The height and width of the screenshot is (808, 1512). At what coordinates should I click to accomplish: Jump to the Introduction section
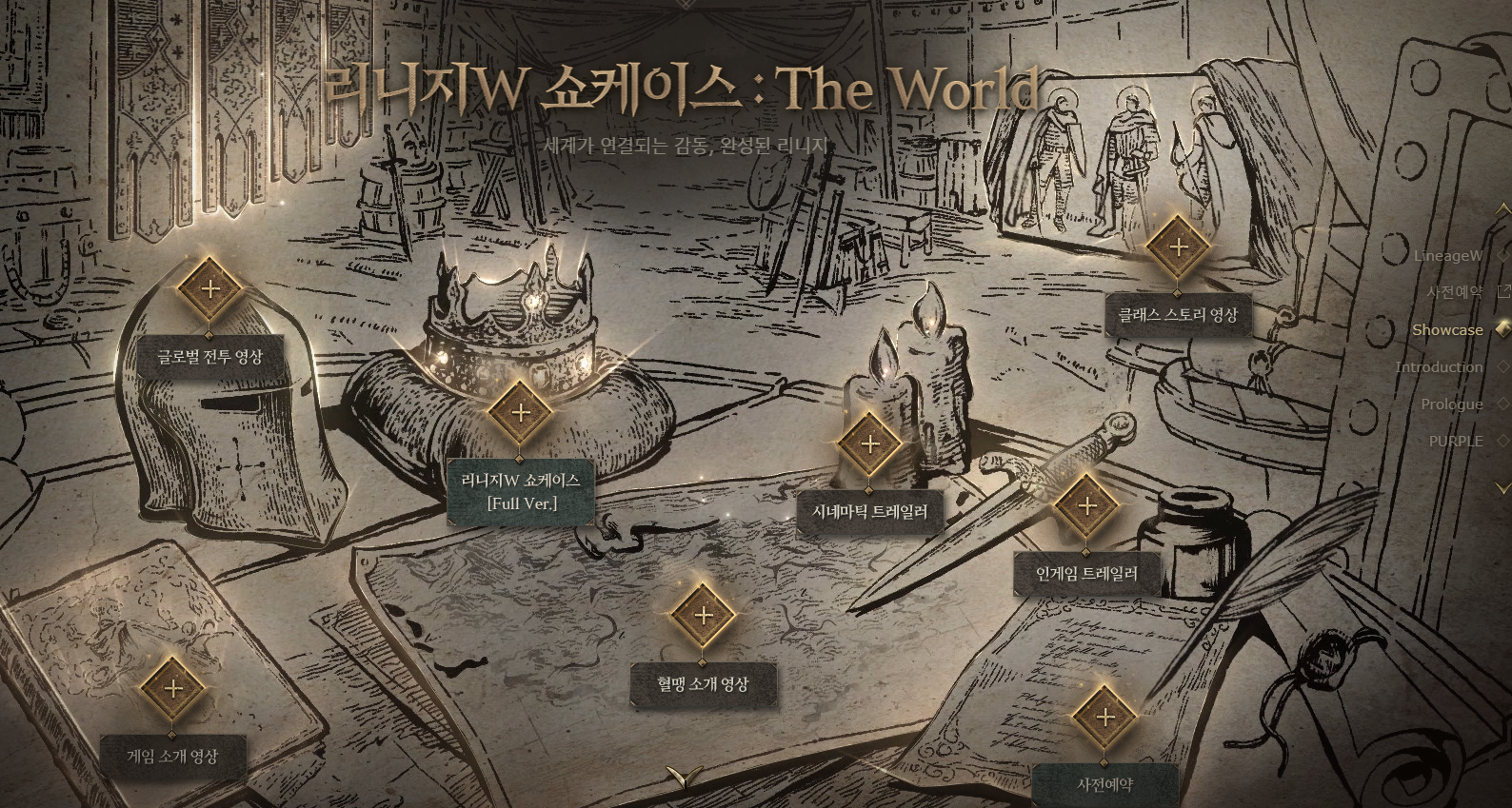point(1439,366)
